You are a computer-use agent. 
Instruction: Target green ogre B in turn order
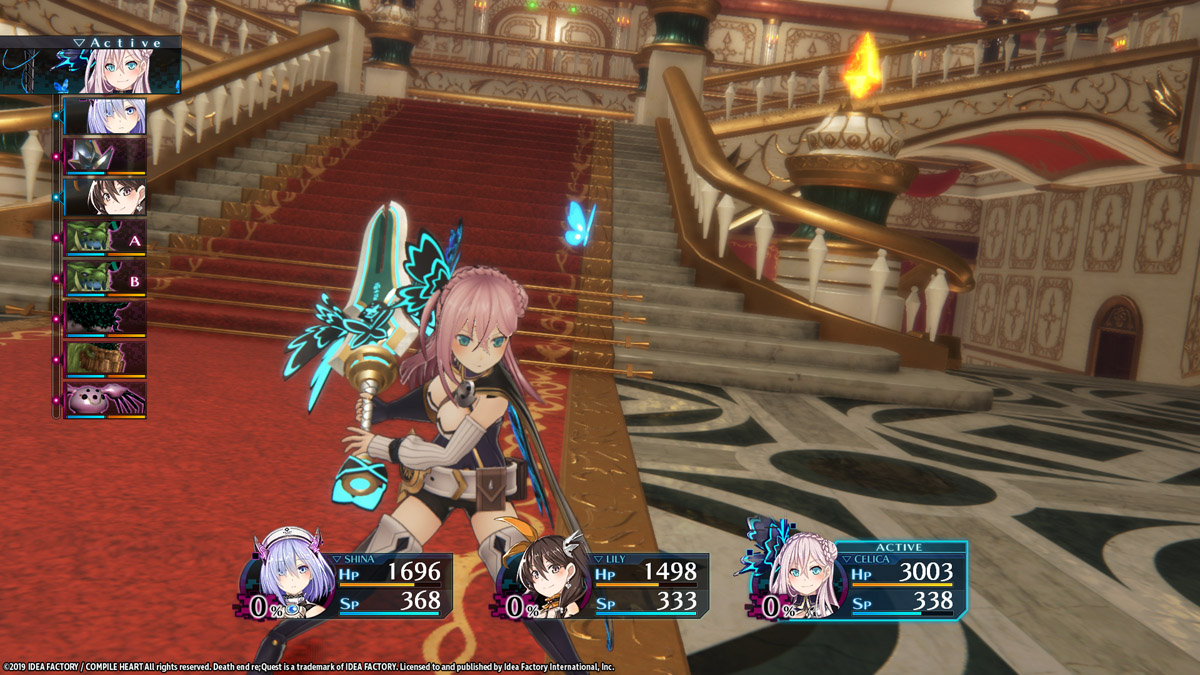[x=105, y=278]
